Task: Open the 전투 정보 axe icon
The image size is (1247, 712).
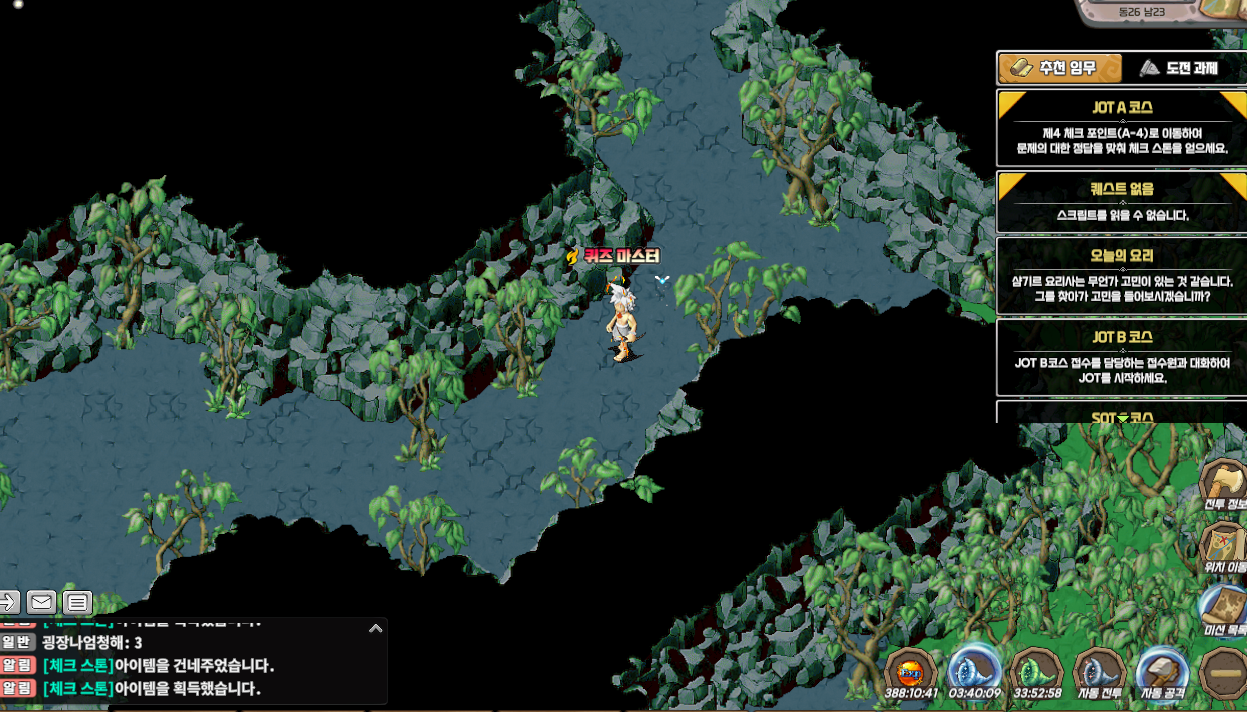Action: point(1223,486)
